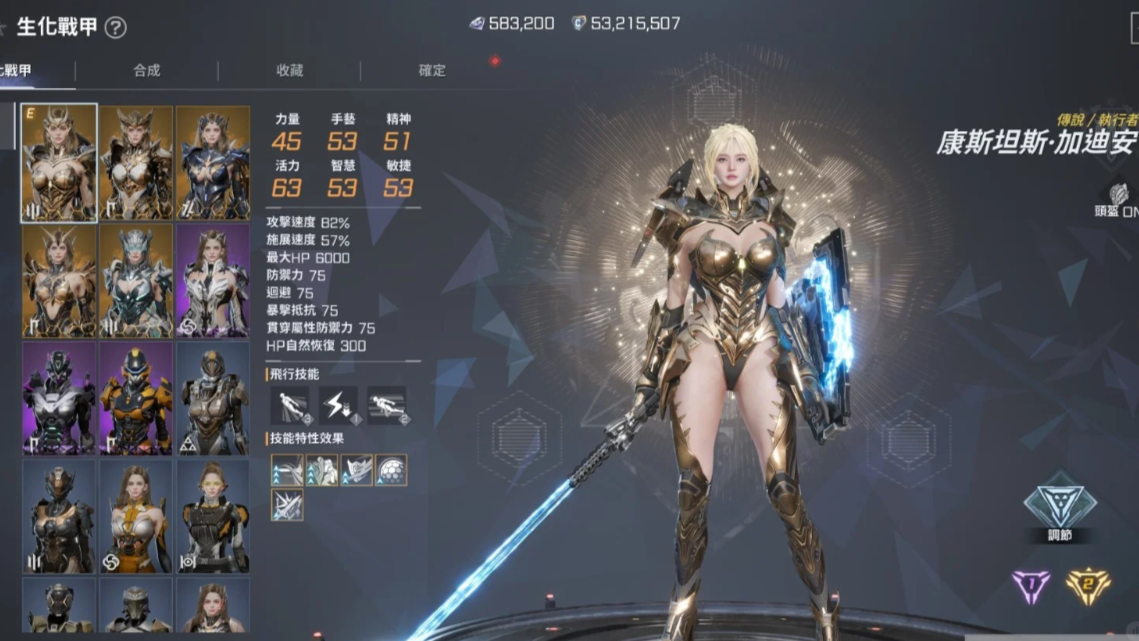The width and height of the screenshot is (1139, 641).
Task: Inspect the diving figure flight skill marked 3
Action: (289, 405)
